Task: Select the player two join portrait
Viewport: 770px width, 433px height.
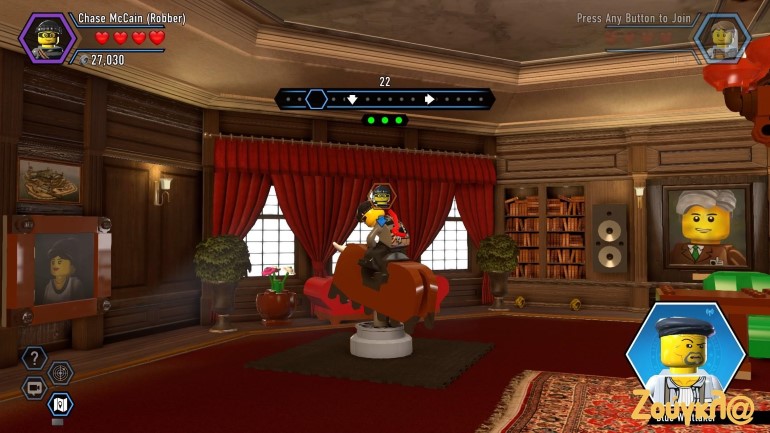Action: (721, 38)
